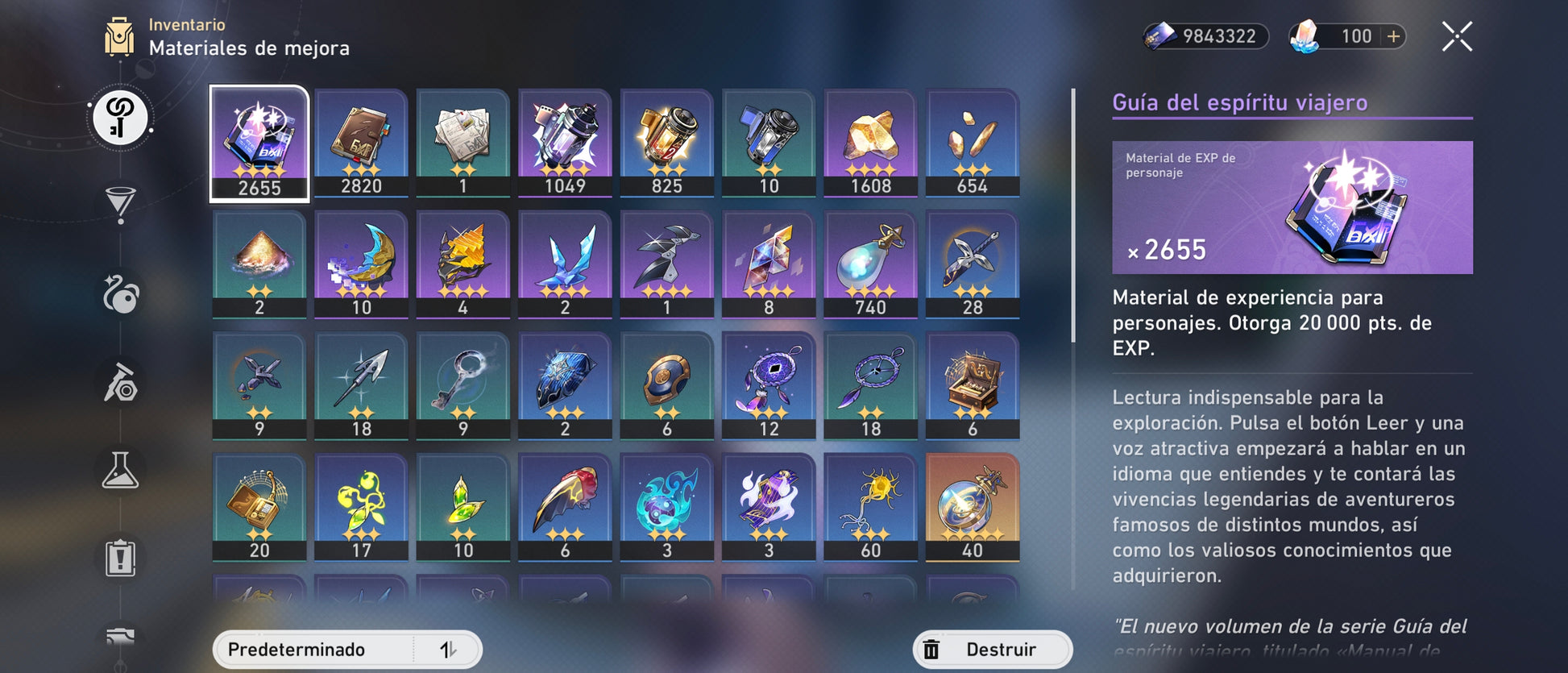Image resolution: width=1568 pixels, height=673 pixels.
Task: Switch to the light cone tab
Action: point(120,204)
